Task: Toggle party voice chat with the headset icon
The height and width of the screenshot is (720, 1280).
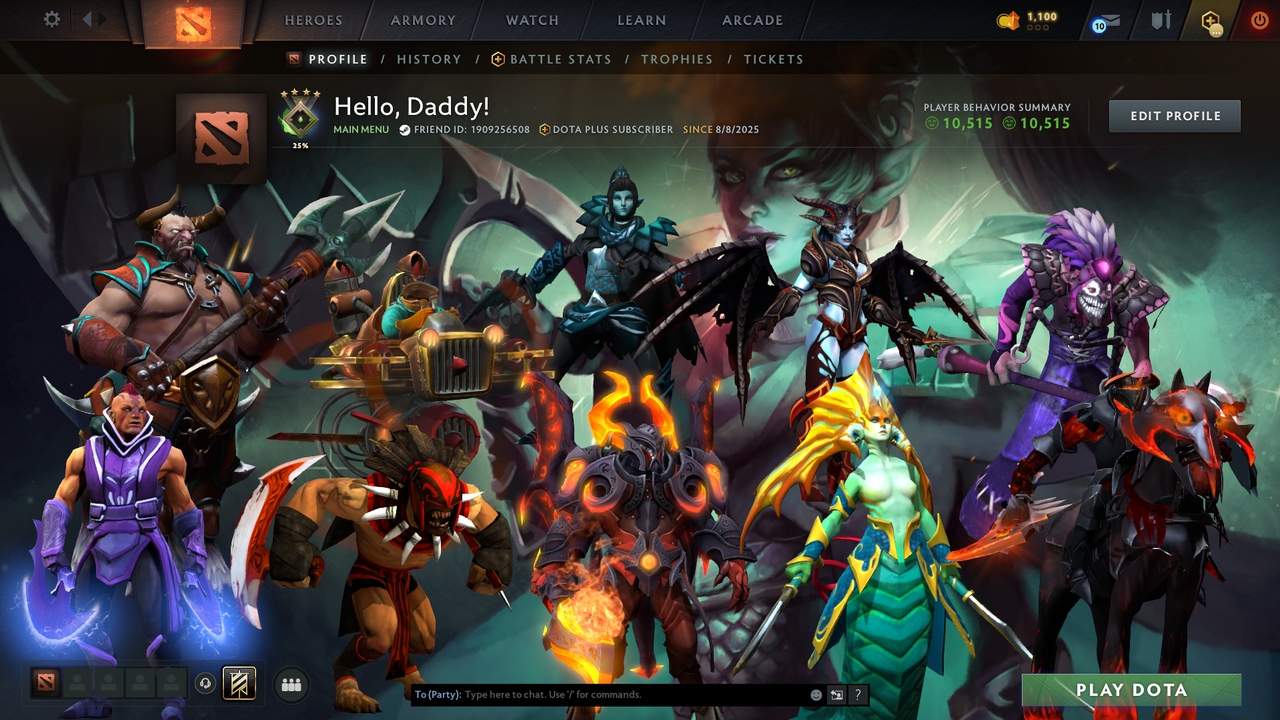Action: pyautogui.click(x=204, y=683)
